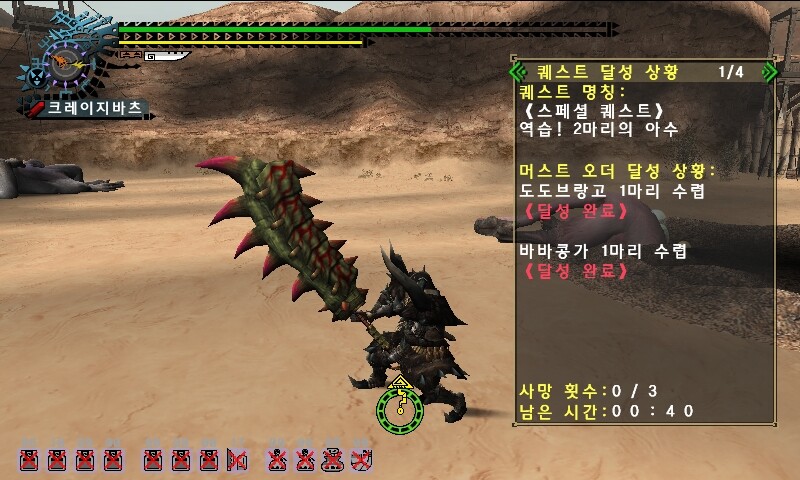Click the crossed-out horn icon
The image size is (800, 480).
[x=237, y=460]
